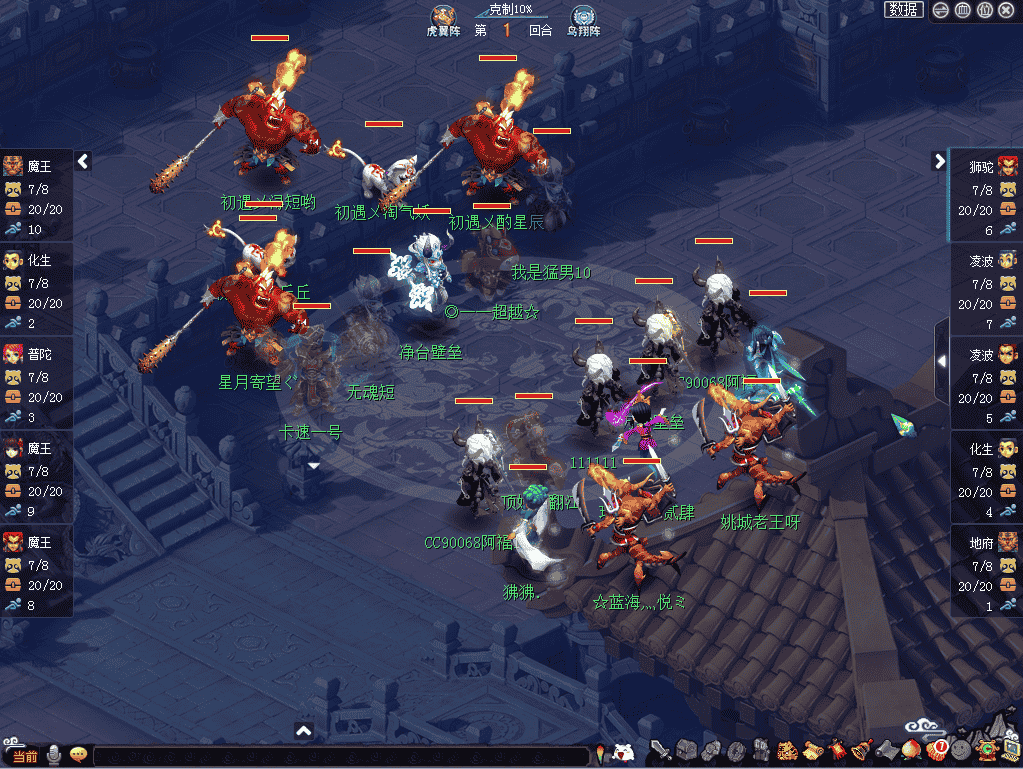Select the 狮驼 entry in right list
This screenshot has width=1023, height=769.
986,197
